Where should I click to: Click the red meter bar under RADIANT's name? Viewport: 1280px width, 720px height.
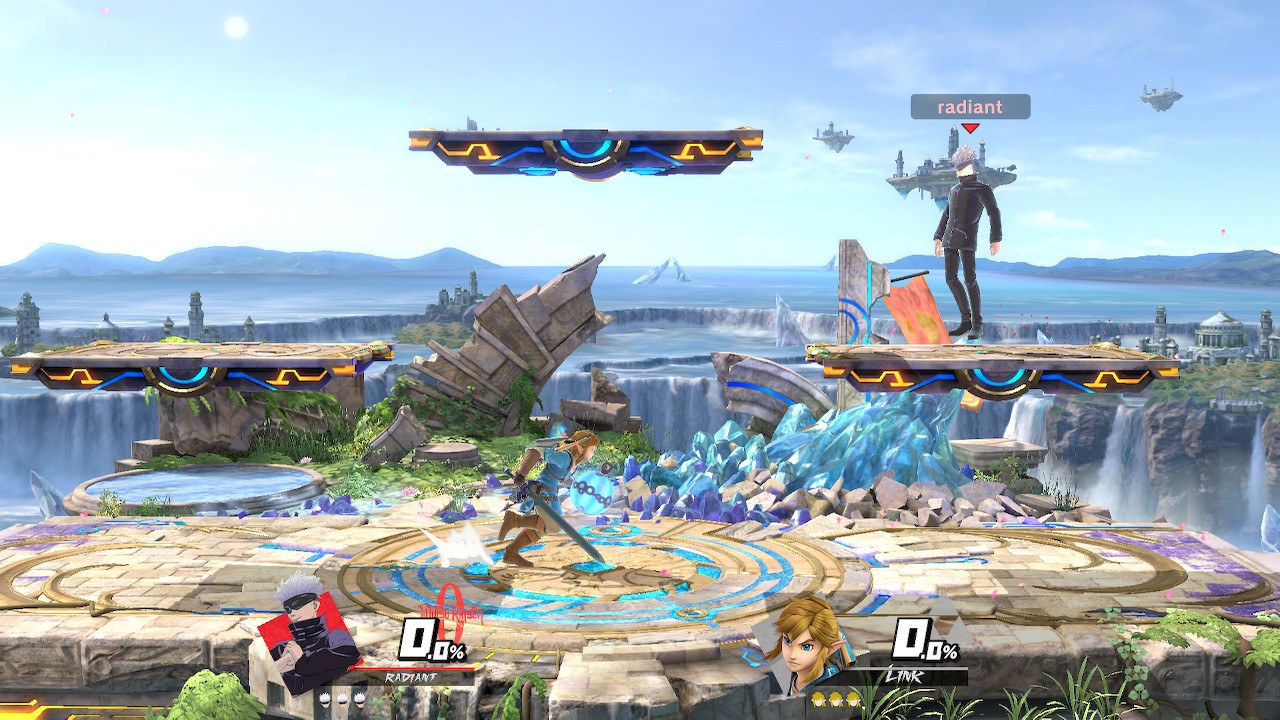(x=414, y=669)
